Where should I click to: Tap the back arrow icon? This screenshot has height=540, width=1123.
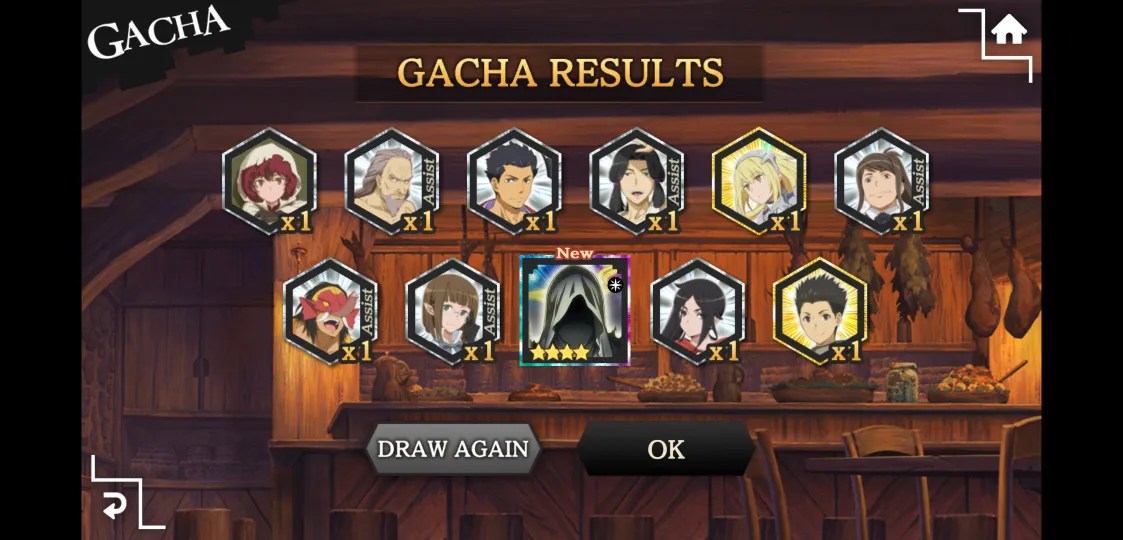(115, 506)
